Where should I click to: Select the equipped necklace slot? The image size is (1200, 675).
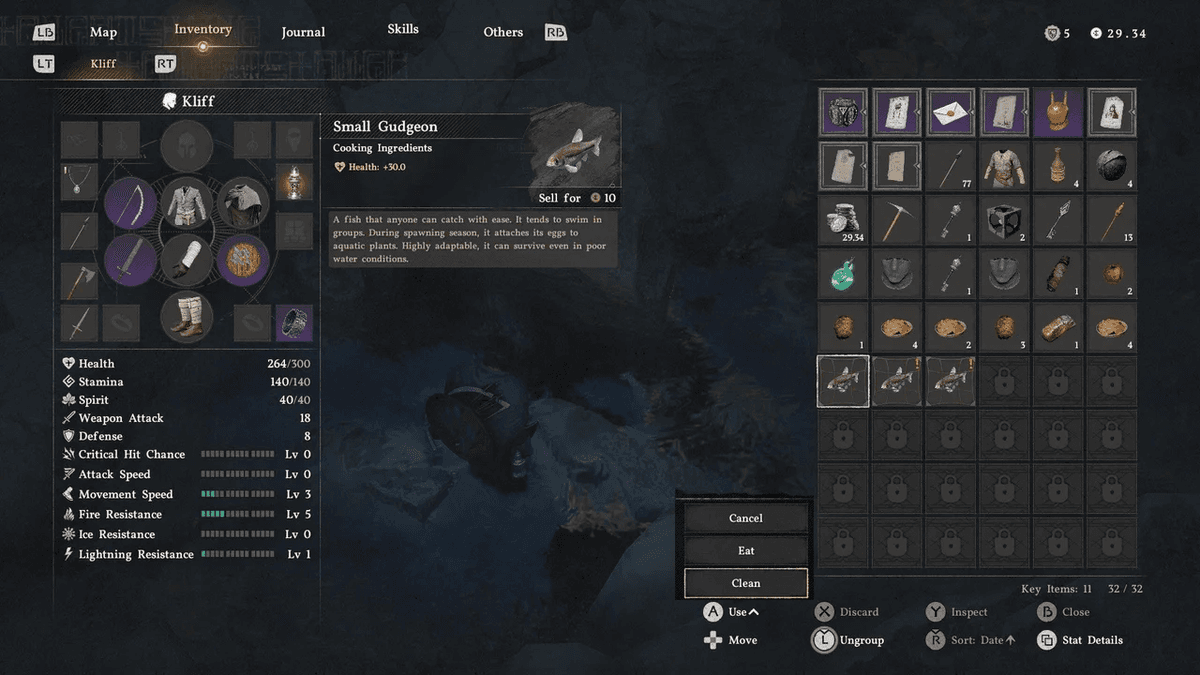(79, 181)
